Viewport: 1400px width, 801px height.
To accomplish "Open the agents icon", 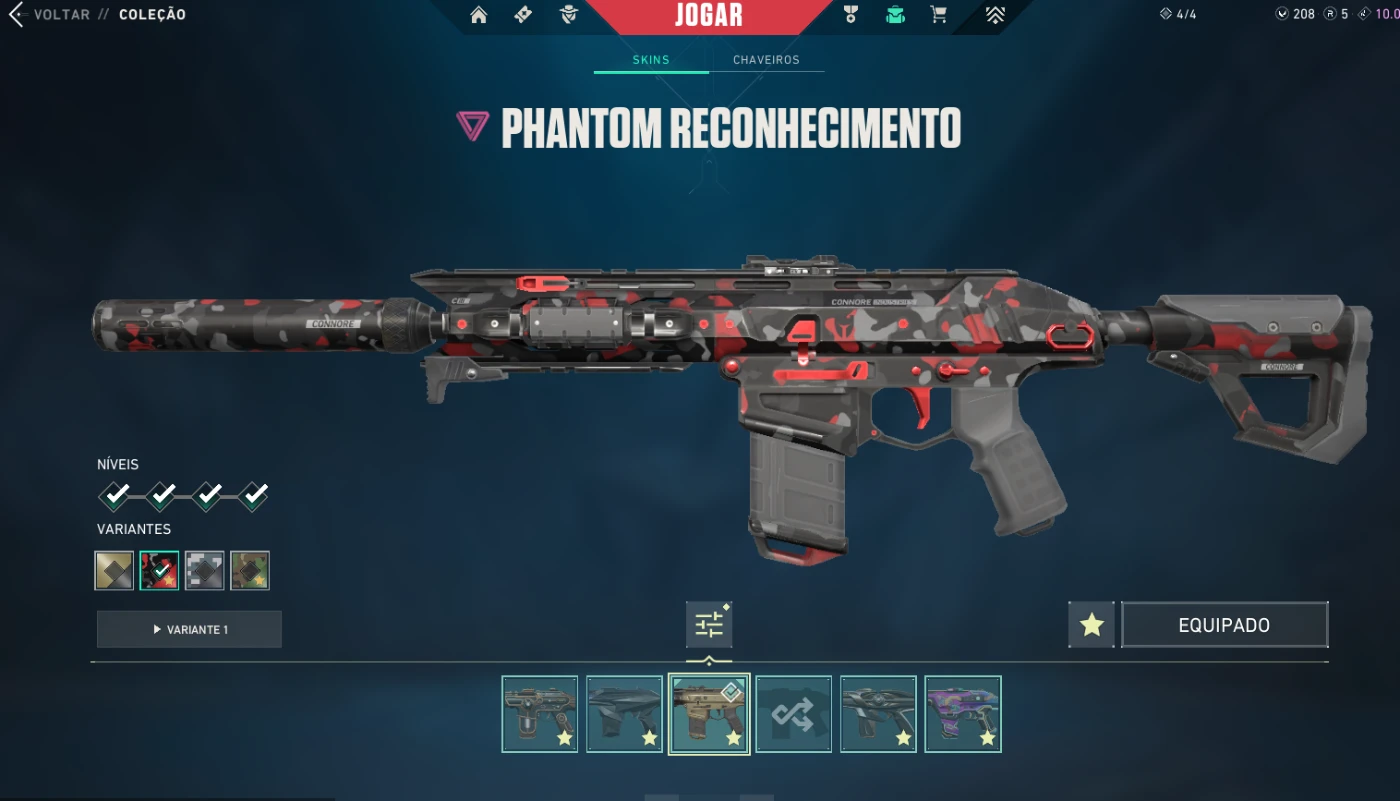I will click(x=569, y=15).
